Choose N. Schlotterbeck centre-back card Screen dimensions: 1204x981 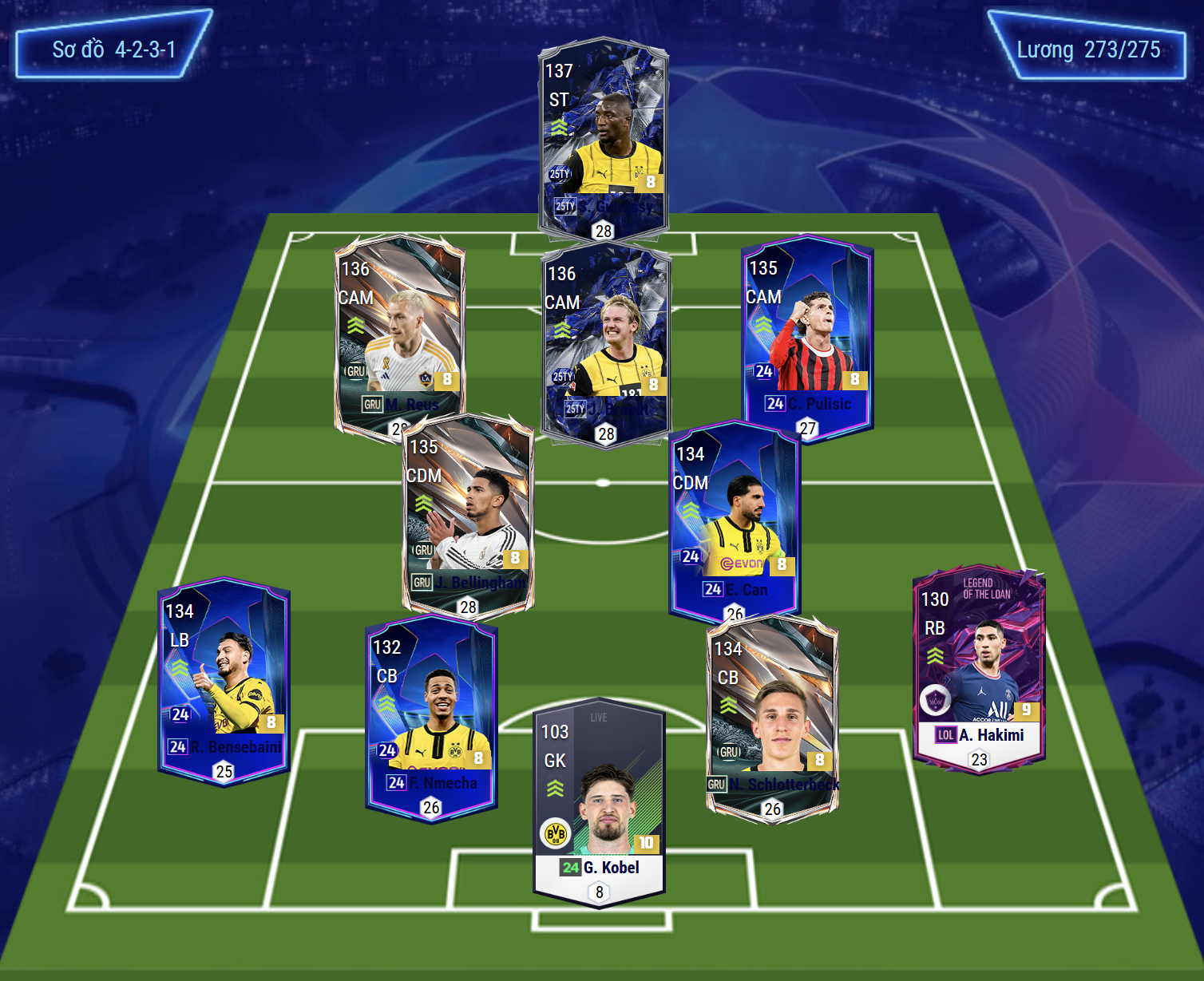point(772,714)
